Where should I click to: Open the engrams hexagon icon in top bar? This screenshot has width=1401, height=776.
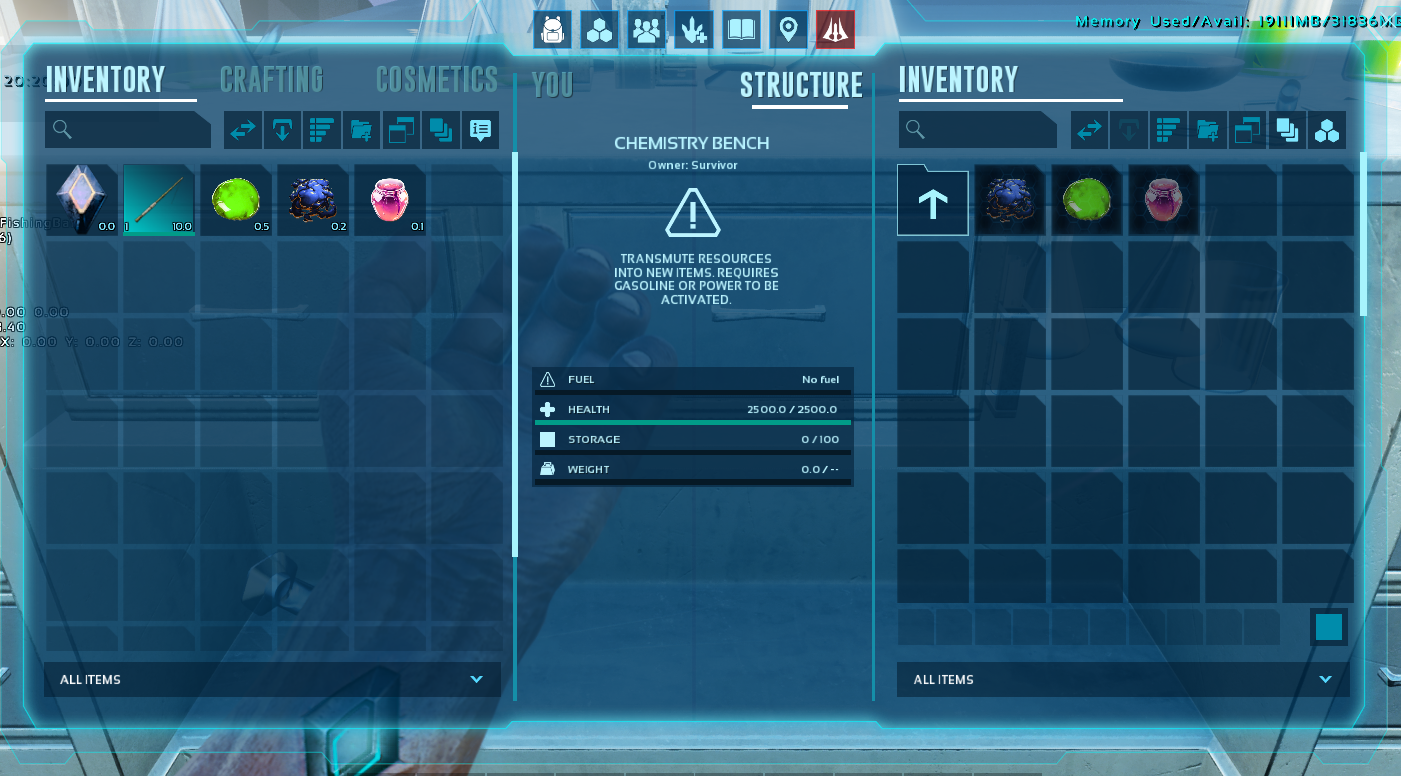pyautogui.click(x=600, y=30)
